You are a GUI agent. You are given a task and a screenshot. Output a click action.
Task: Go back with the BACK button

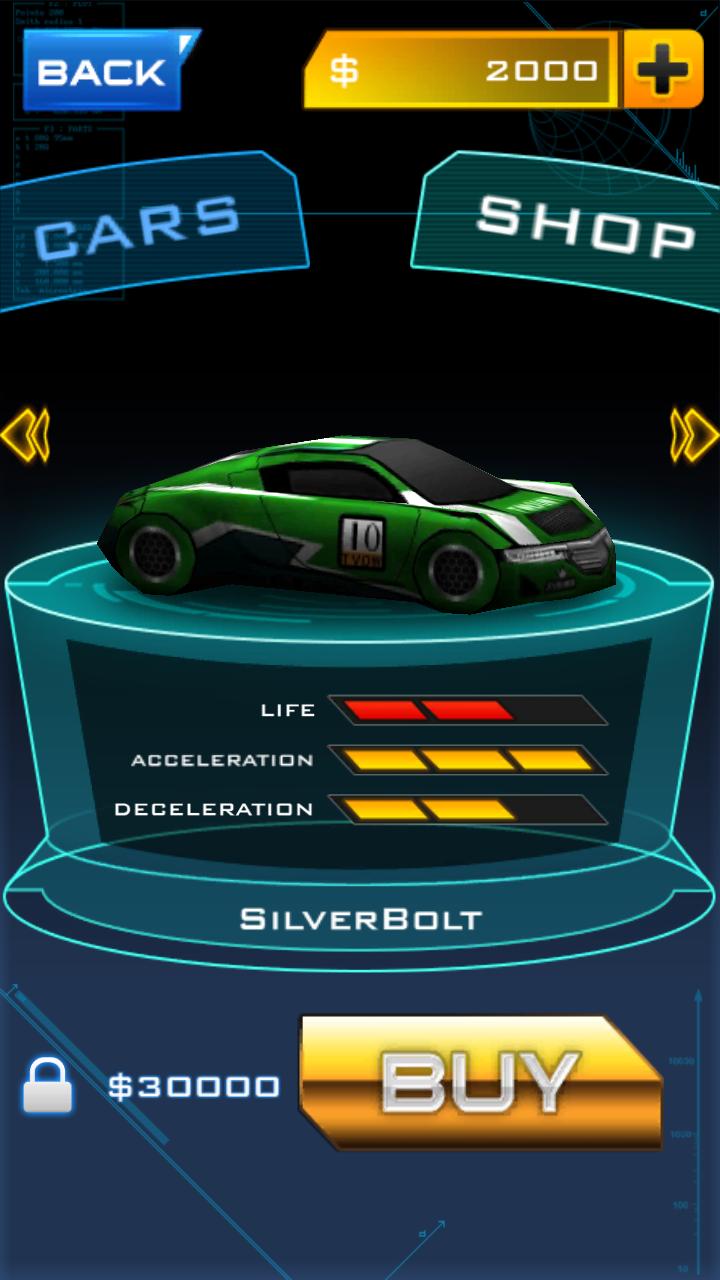click(x=103, y=70)
